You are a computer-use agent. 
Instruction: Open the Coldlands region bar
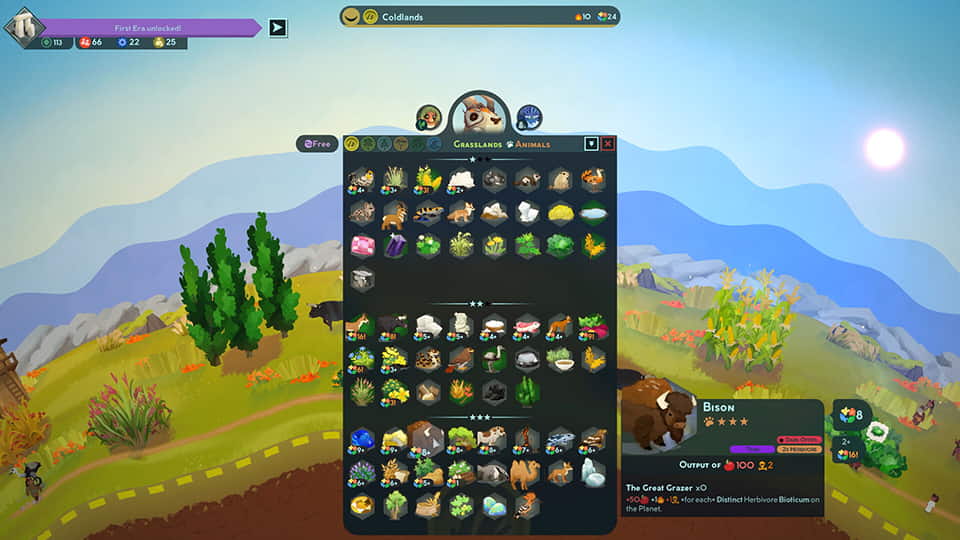480,16
